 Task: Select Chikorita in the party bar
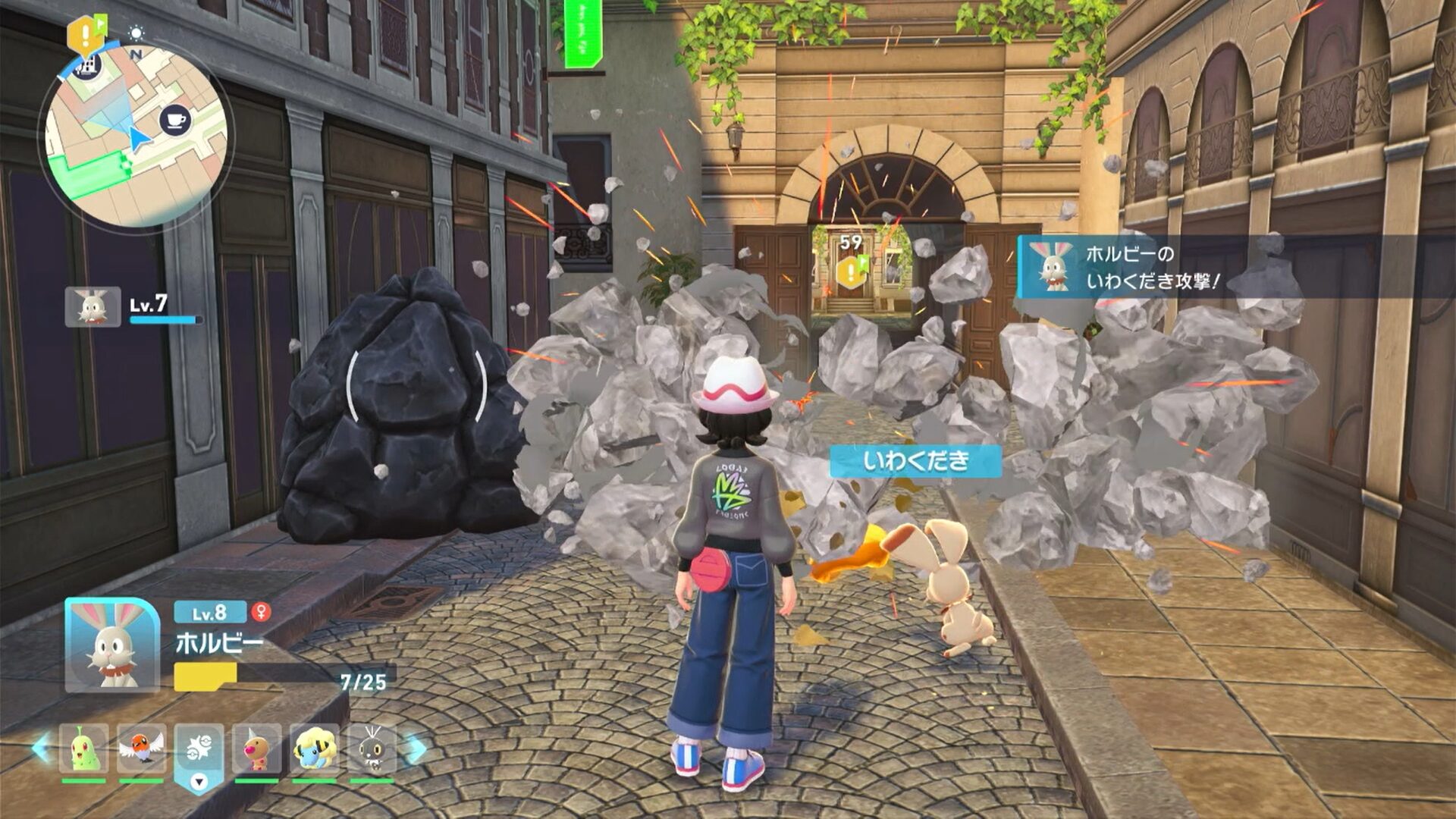(83, 748)
